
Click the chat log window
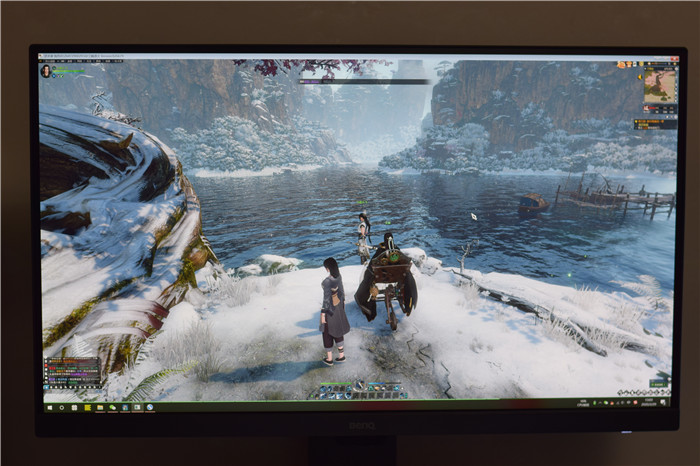[72, 372]
